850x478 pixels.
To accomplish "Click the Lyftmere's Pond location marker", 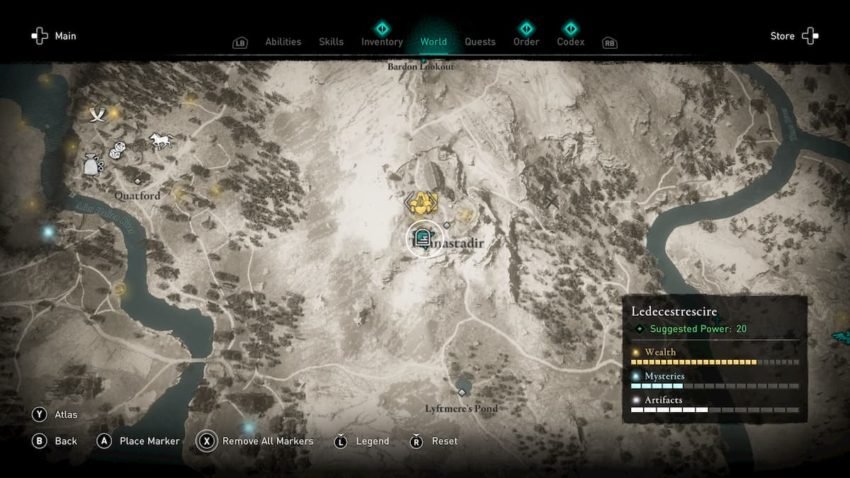I will pos(462,391).
